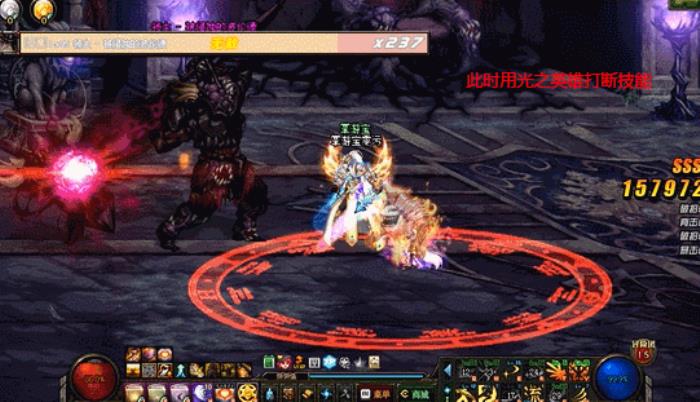700x402 pixels.
Task: Click the golden orb icon at top left
Action: pos(43,11)
